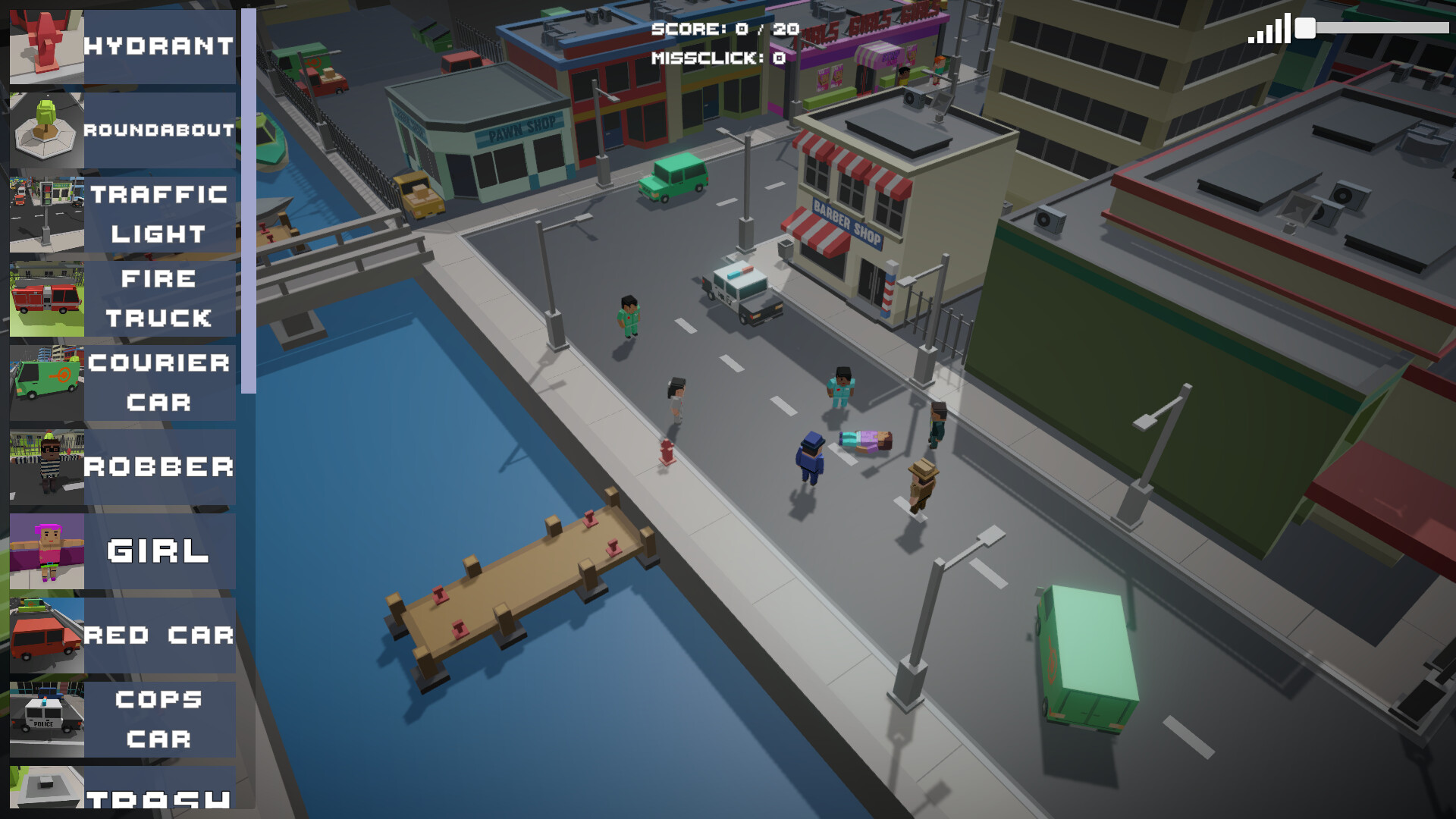1456x819 pixels.
Task: Click the volume bars icon
Action: (1269, 30)
